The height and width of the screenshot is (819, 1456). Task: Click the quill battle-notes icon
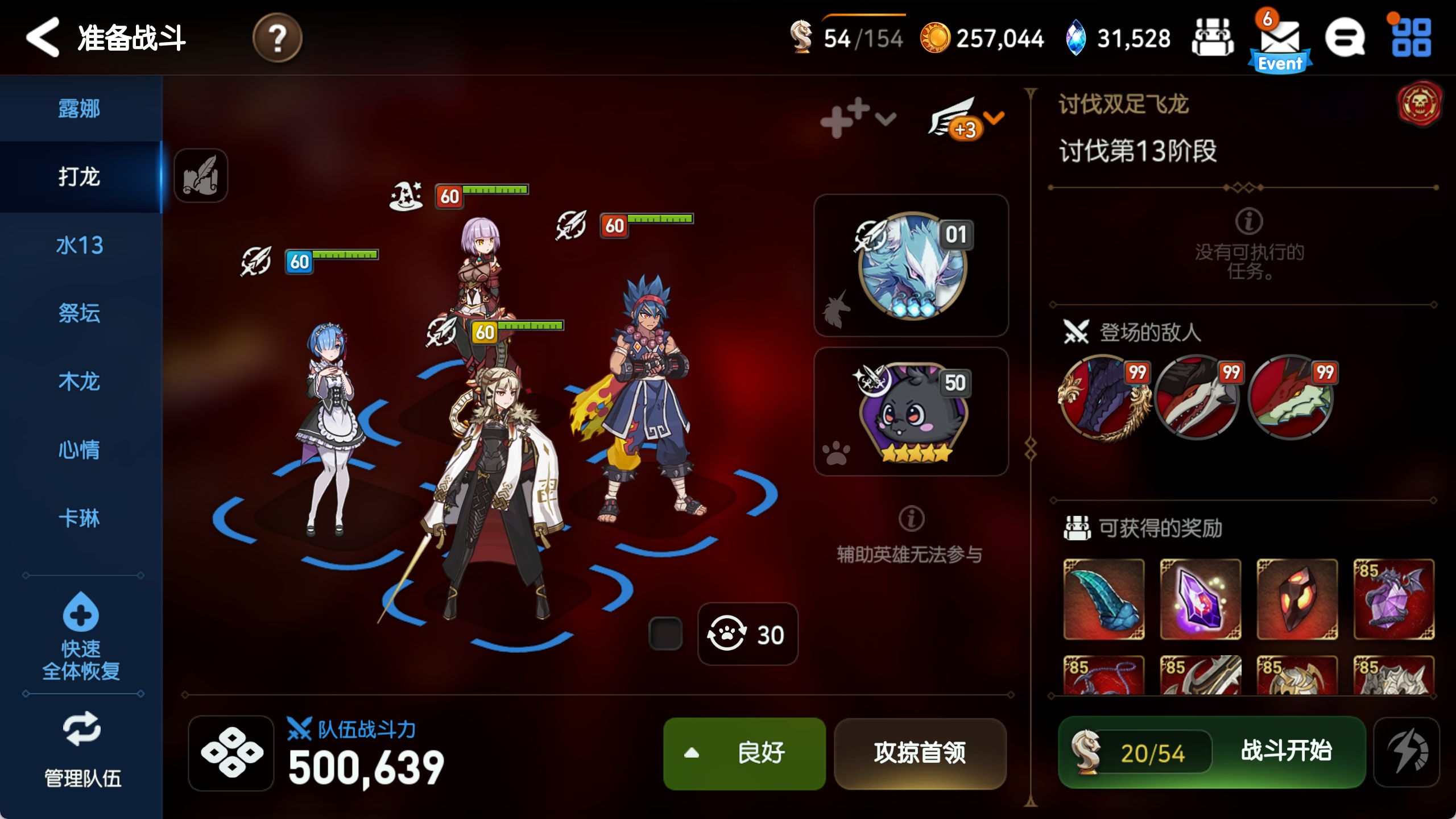tap(200, 176)
